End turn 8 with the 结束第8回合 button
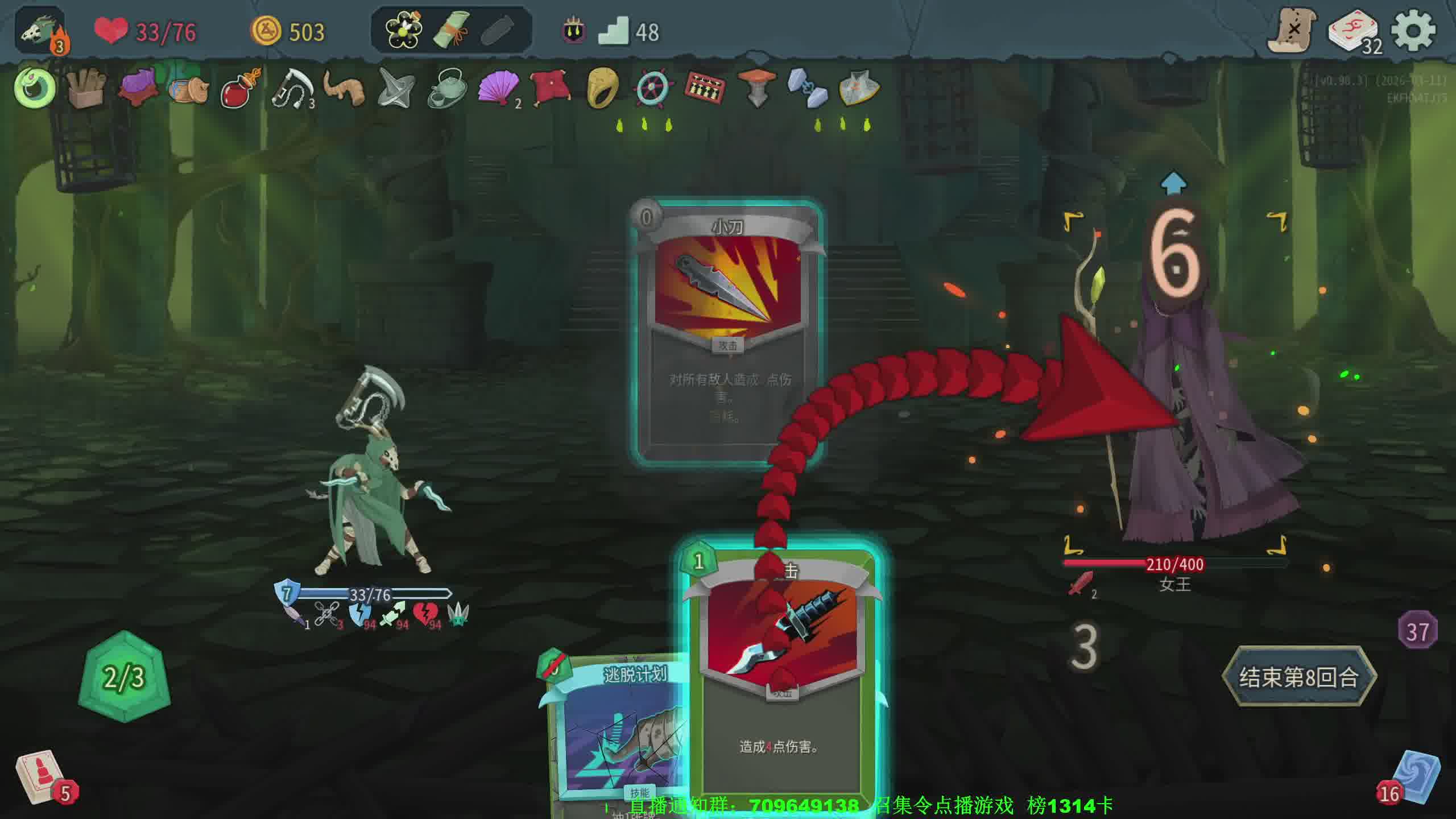The image size is (1456, 819). pos(1299,677)
